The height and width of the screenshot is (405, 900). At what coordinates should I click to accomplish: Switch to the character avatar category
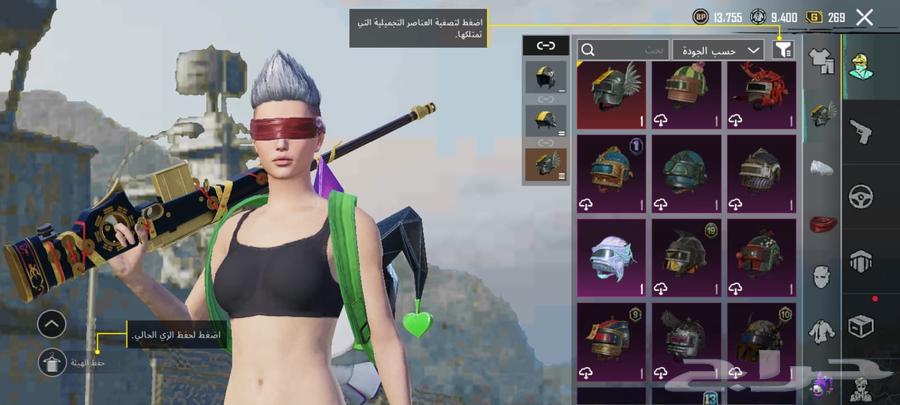point(860,66)
